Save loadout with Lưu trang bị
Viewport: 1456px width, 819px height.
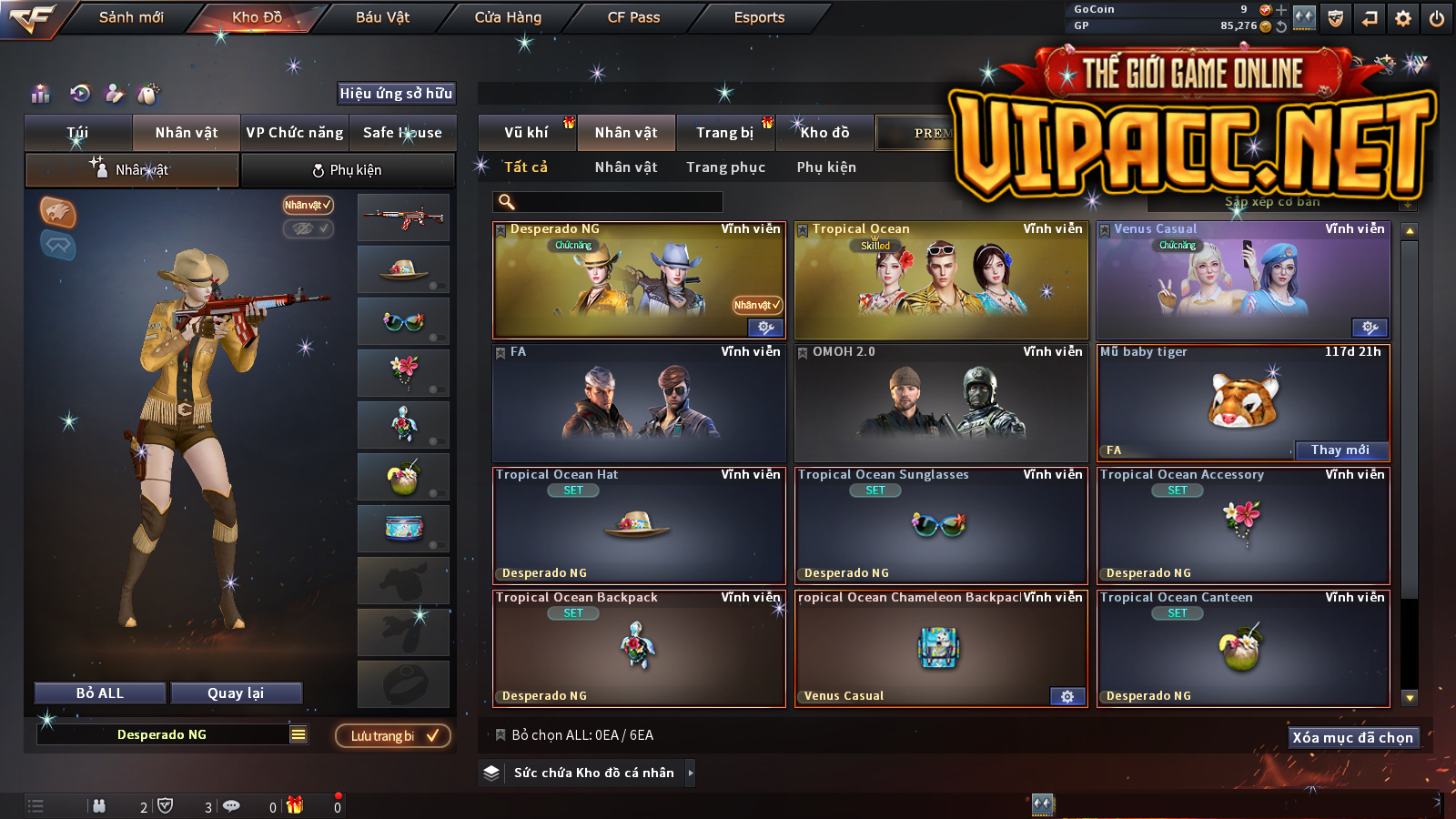coord(393,735)
